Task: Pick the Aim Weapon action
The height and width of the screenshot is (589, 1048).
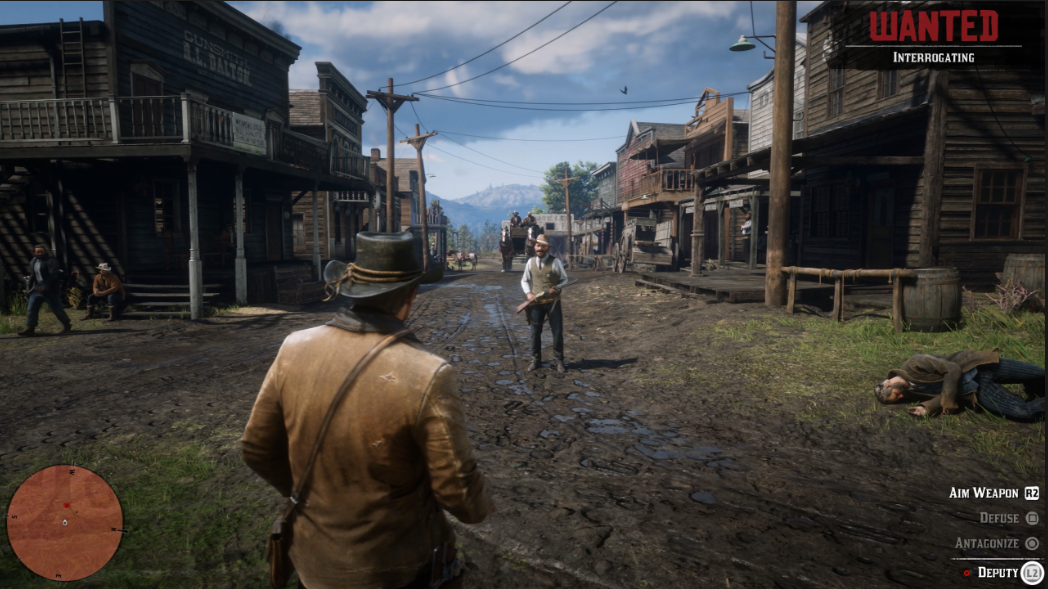Action: coord(984,493)
